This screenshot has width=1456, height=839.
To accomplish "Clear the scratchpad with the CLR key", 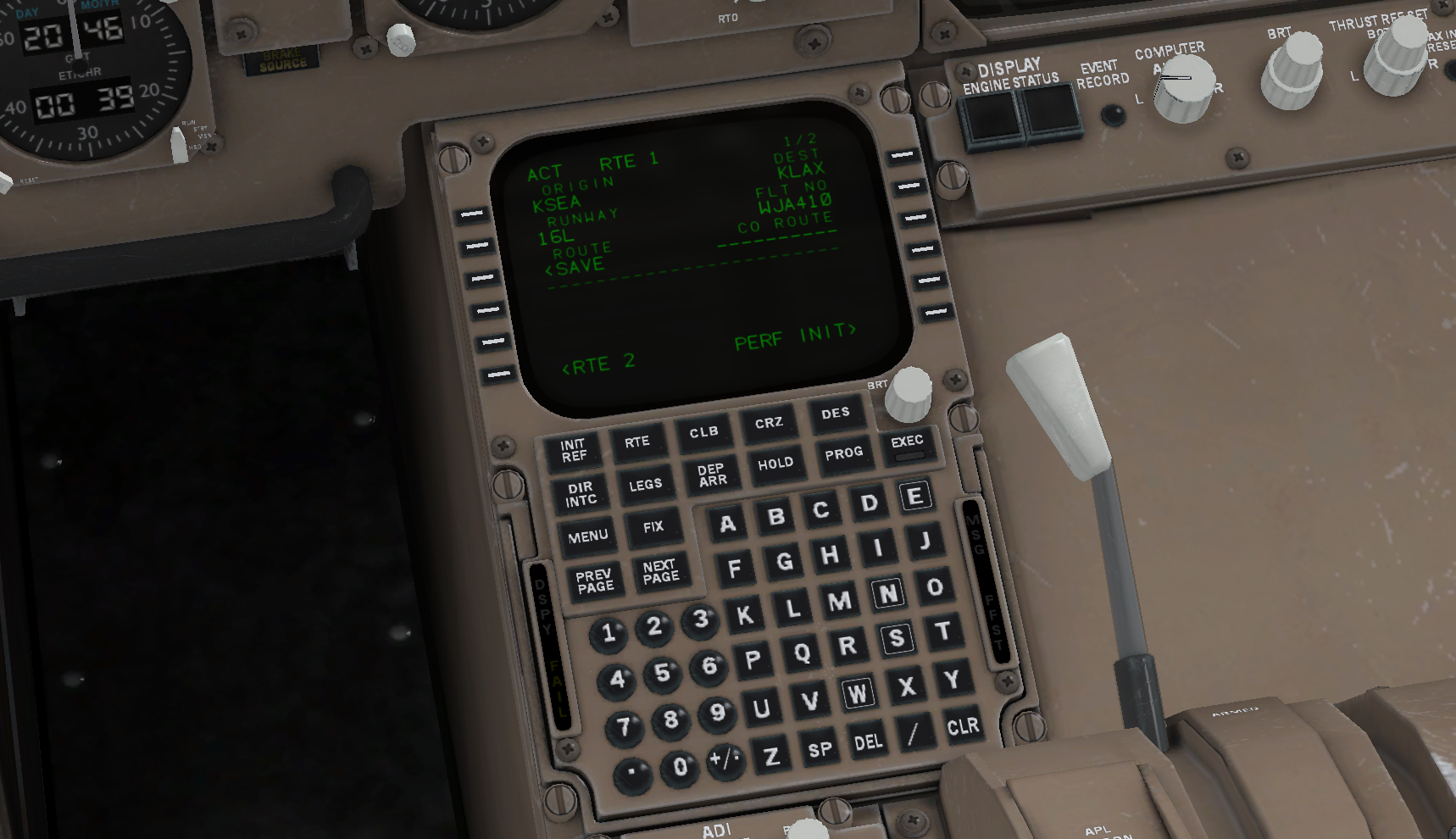I will pos(963,726).
